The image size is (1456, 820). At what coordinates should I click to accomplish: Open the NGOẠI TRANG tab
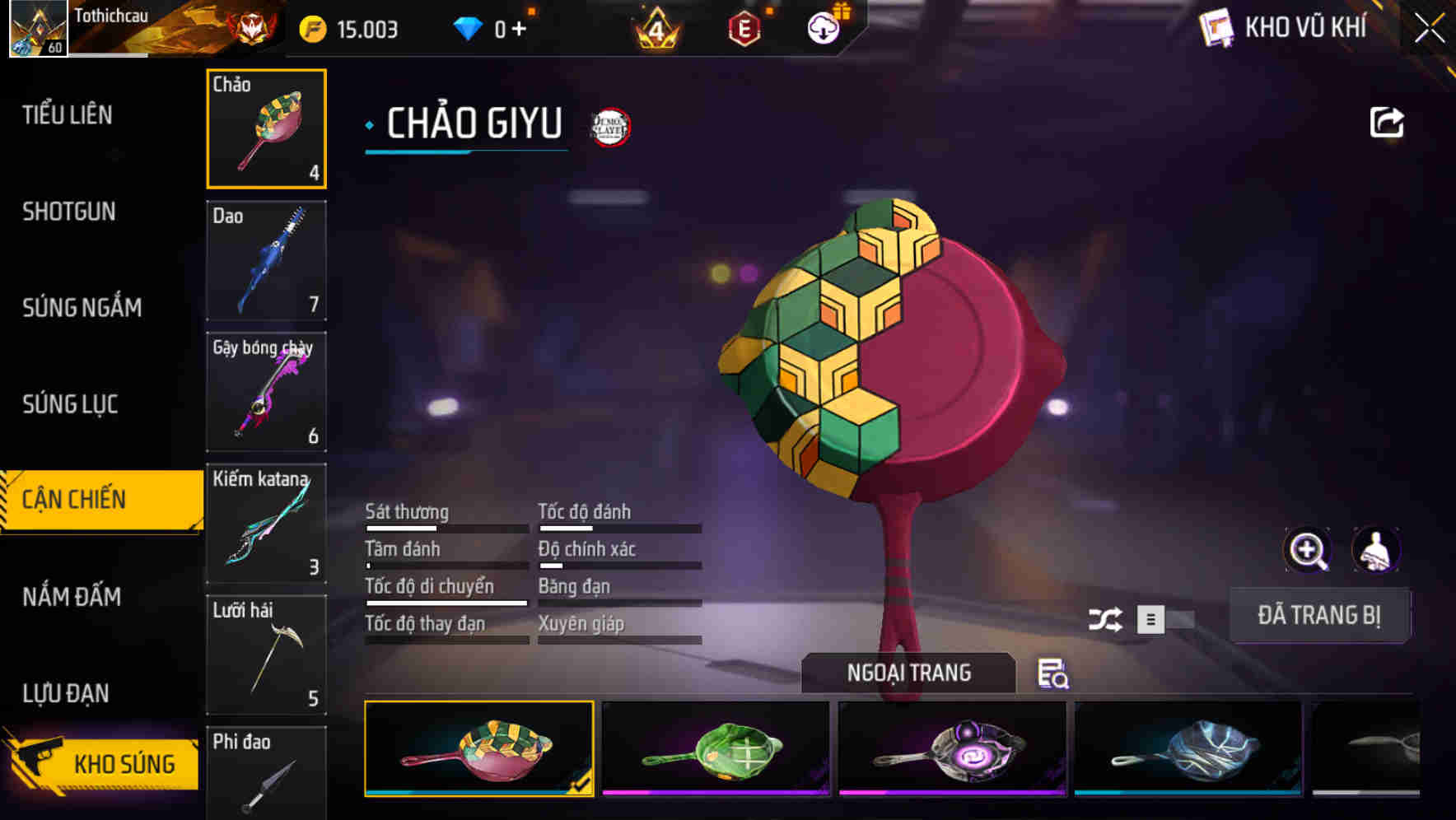[x=908, y=673]
